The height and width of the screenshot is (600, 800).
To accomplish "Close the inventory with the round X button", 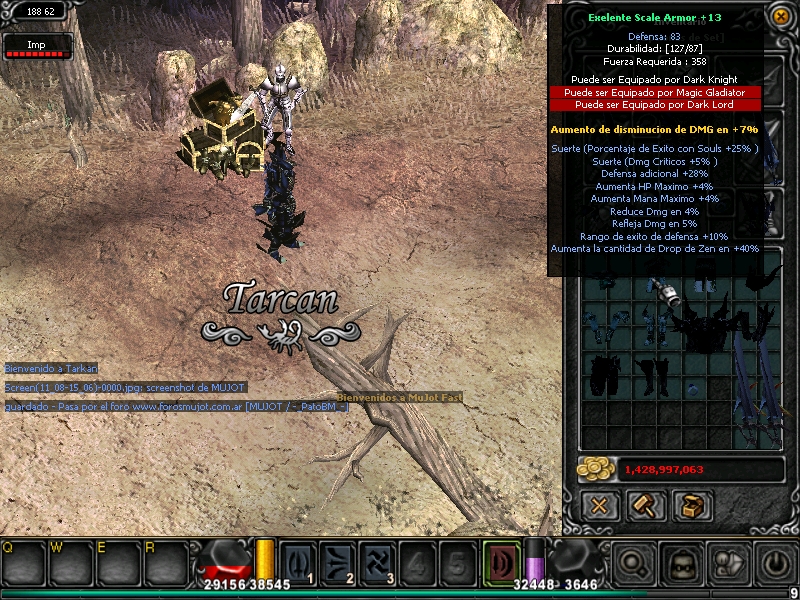I will (781, 15).
